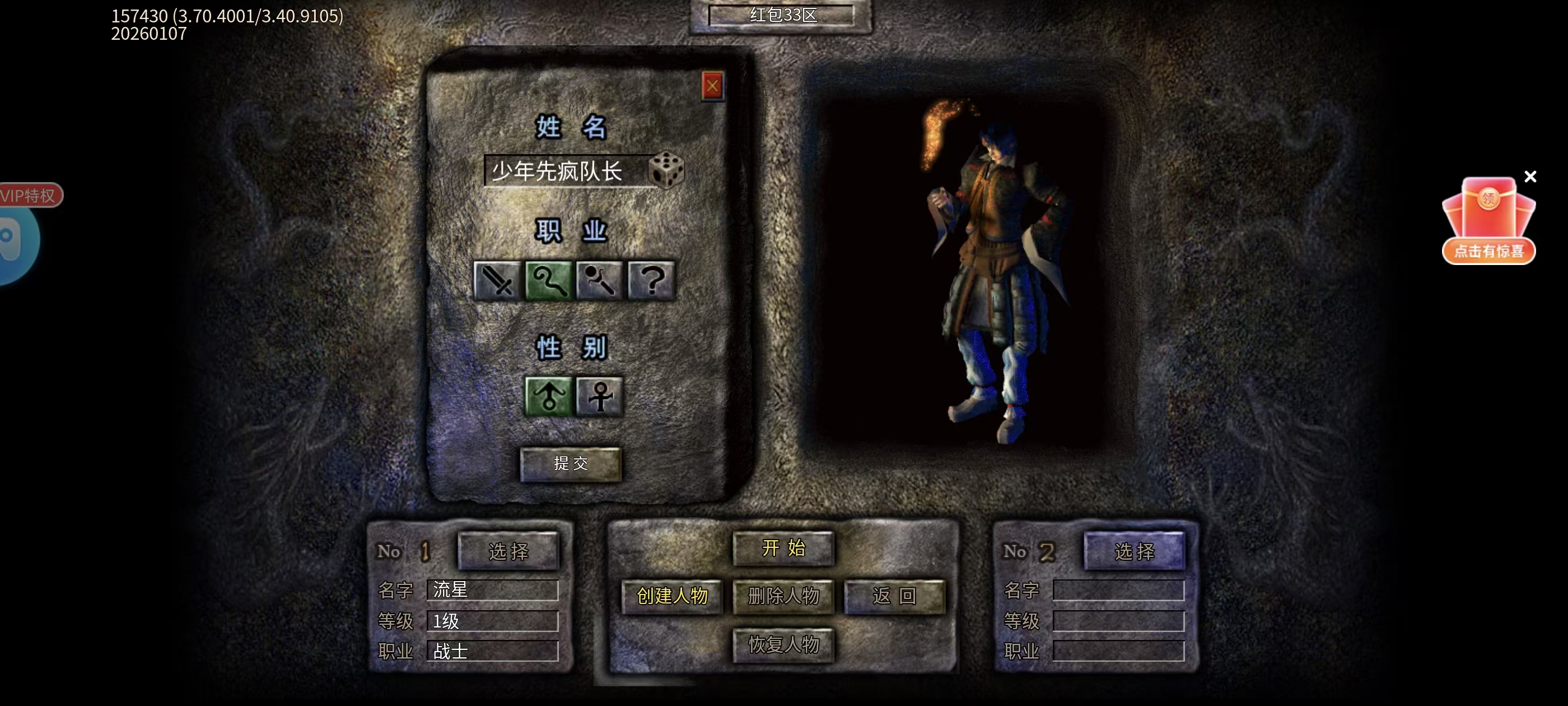The image size is (1568, 706).
Task: Start the game with 开始
Action: [x=783, y=548]
